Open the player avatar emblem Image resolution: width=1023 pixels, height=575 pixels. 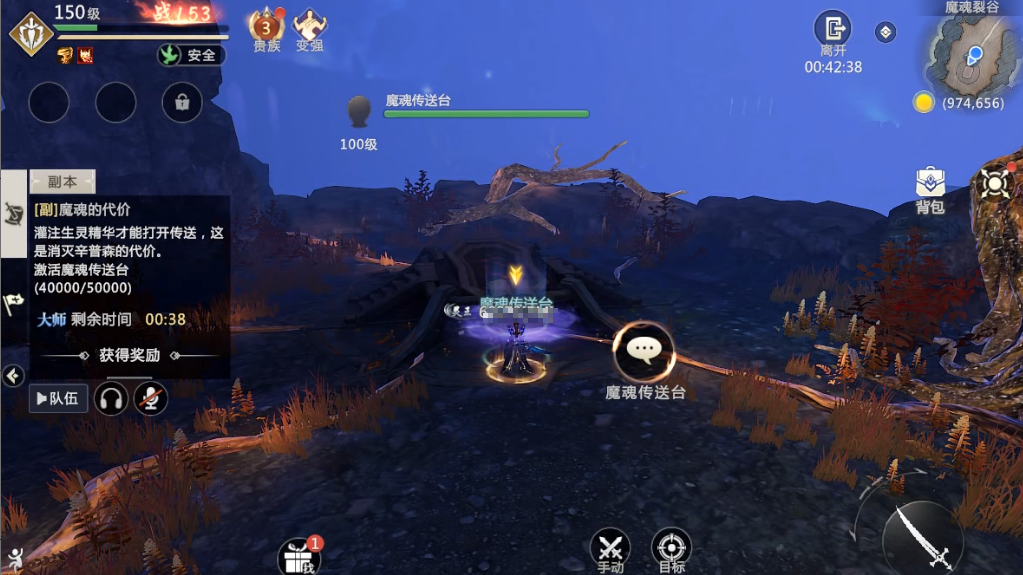(30, 33)
